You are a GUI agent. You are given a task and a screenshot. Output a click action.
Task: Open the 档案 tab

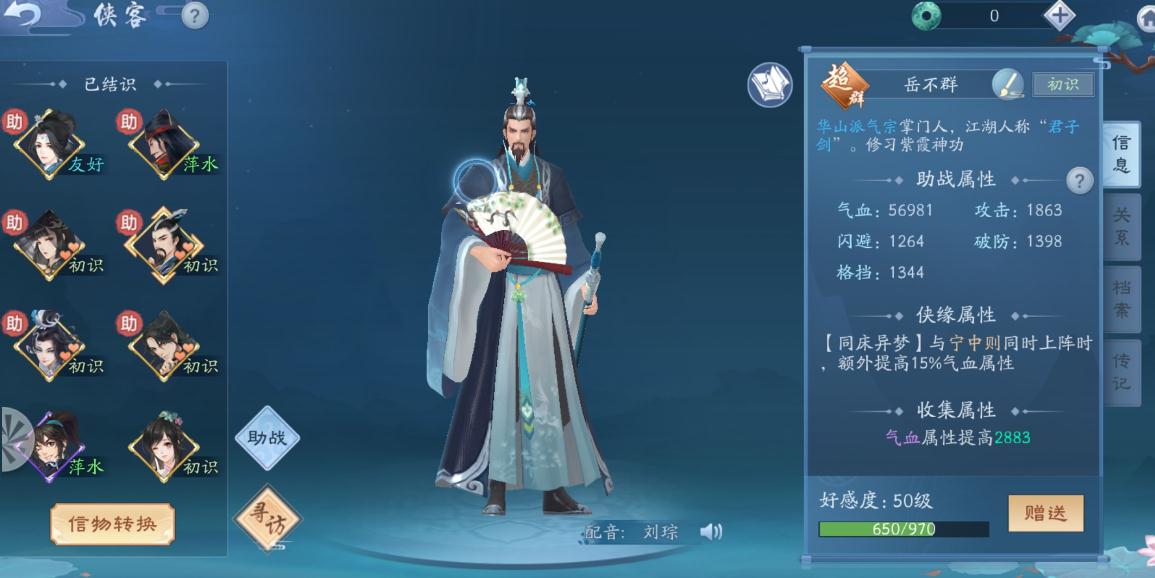1121,298
